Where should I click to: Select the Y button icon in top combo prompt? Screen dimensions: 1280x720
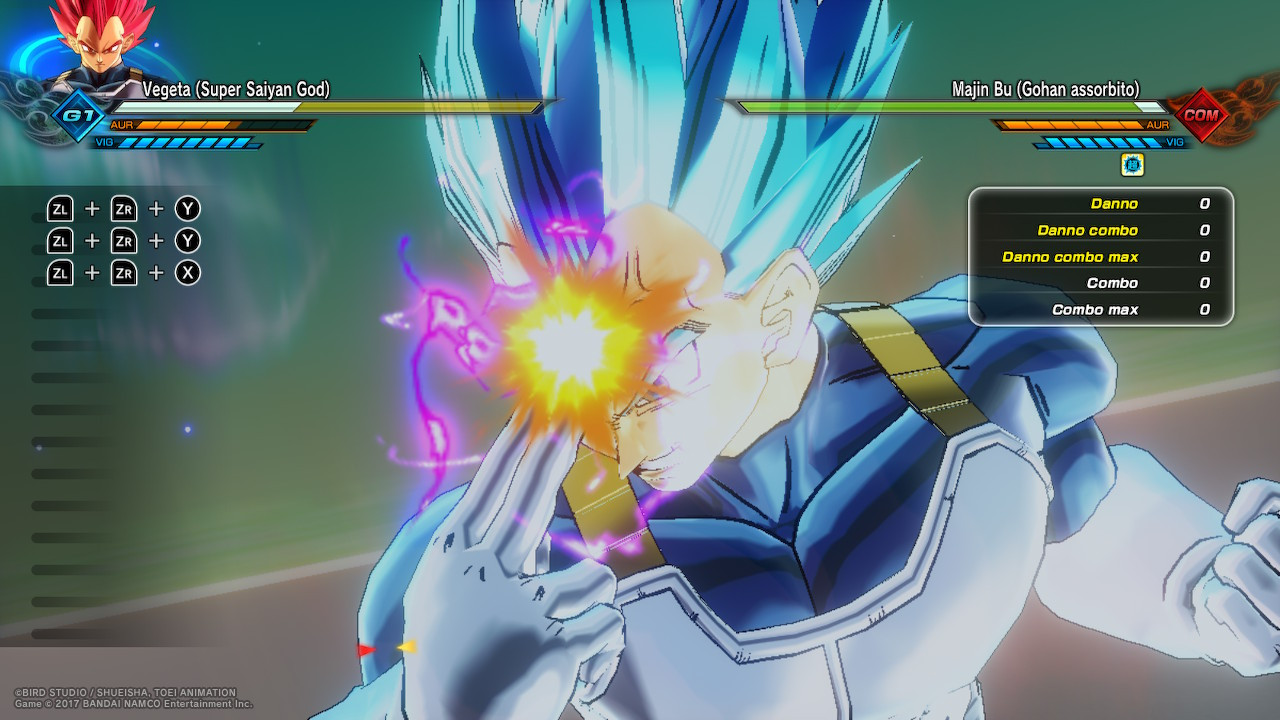[x=186, y=208]
